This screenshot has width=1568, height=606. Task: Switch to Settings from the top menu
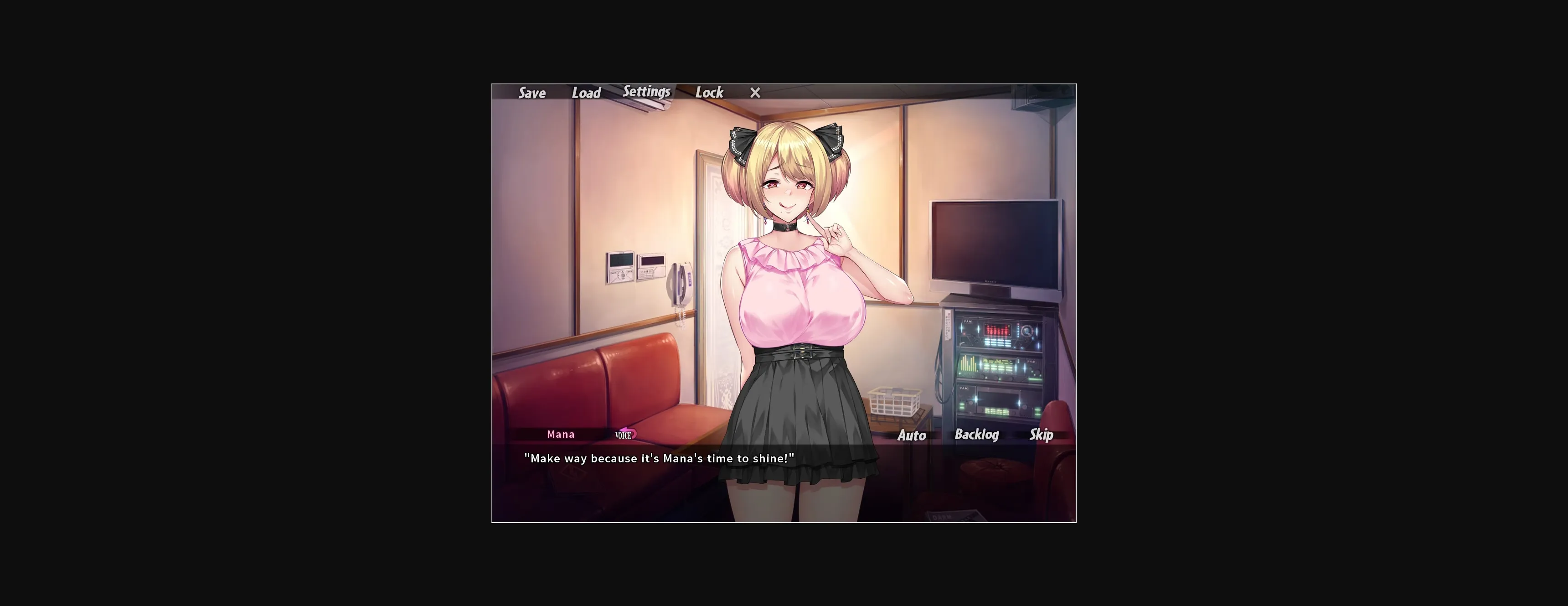[646, 91]
